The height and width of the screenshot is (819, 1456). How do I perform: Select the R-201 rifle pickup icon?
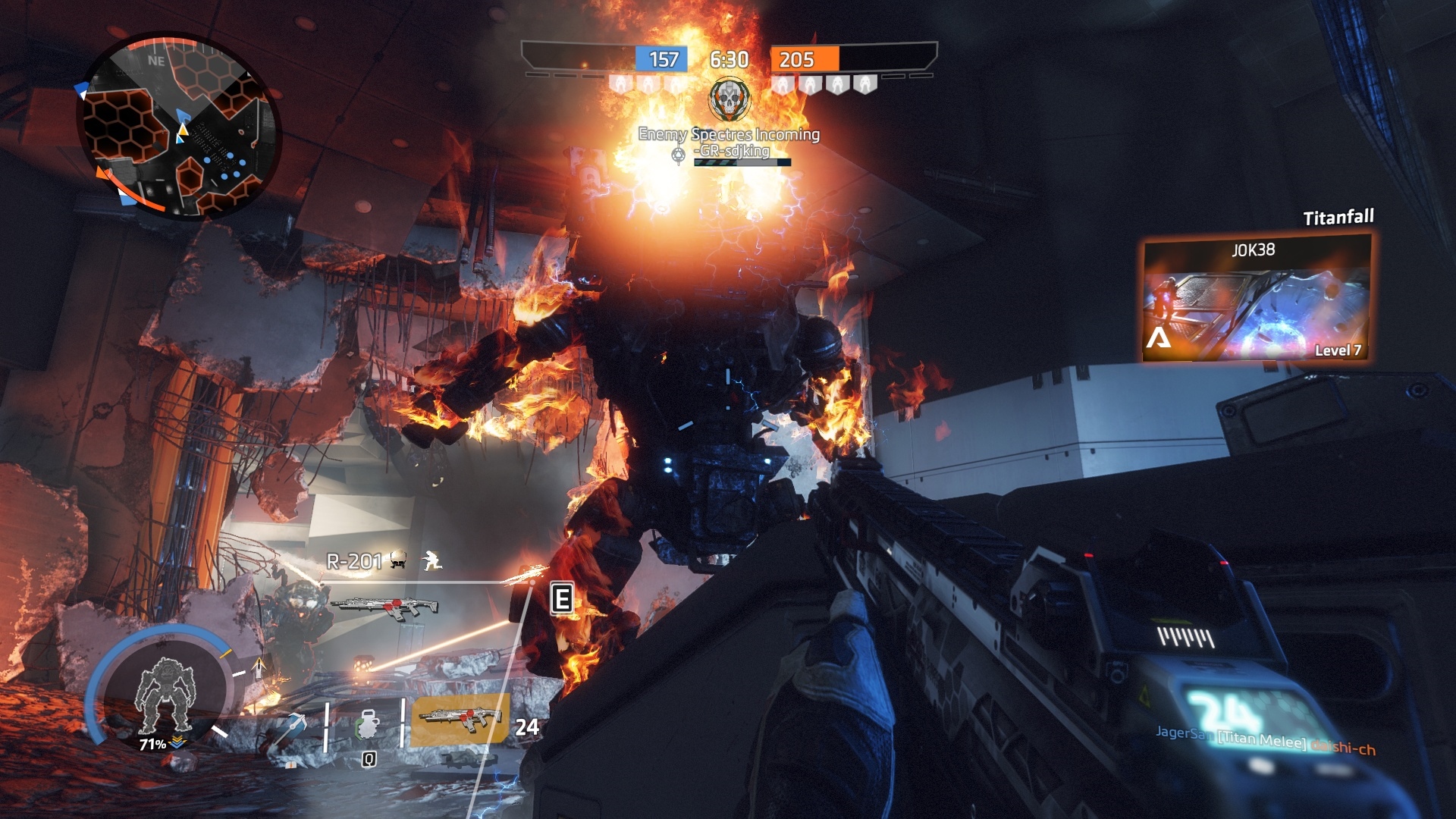click(384, 607)
